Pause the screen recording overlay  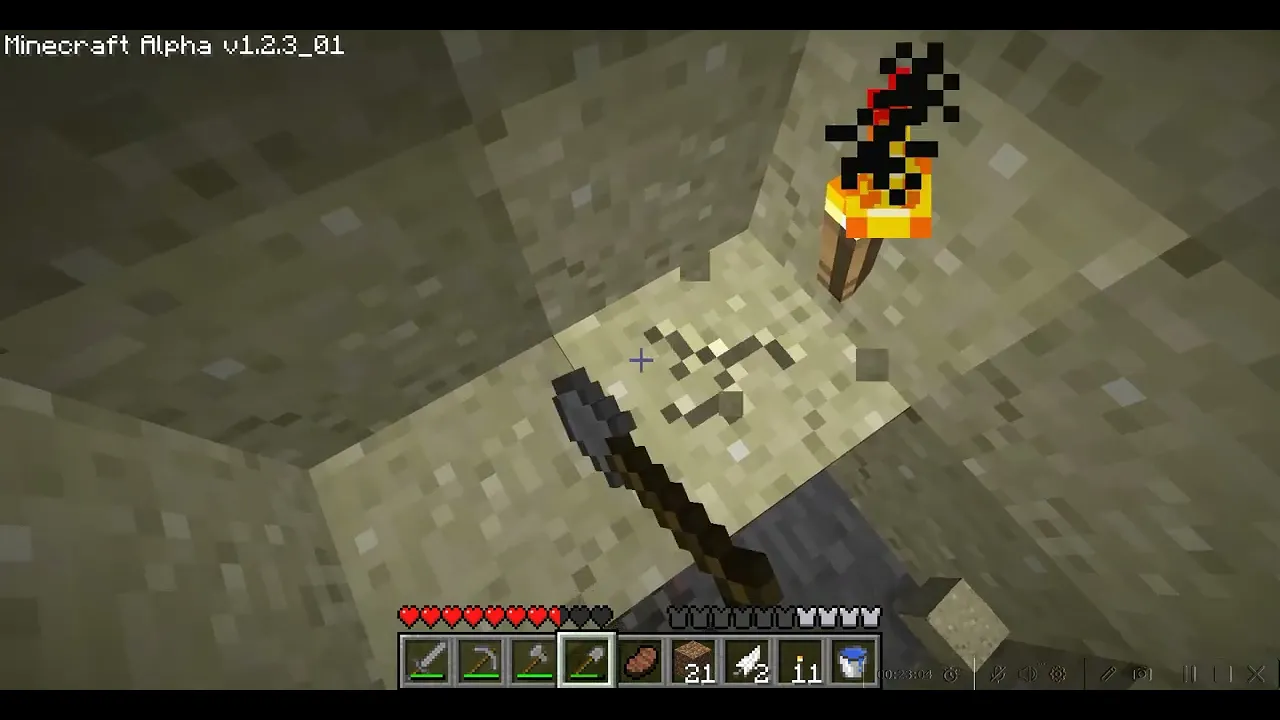[1190, 674]
